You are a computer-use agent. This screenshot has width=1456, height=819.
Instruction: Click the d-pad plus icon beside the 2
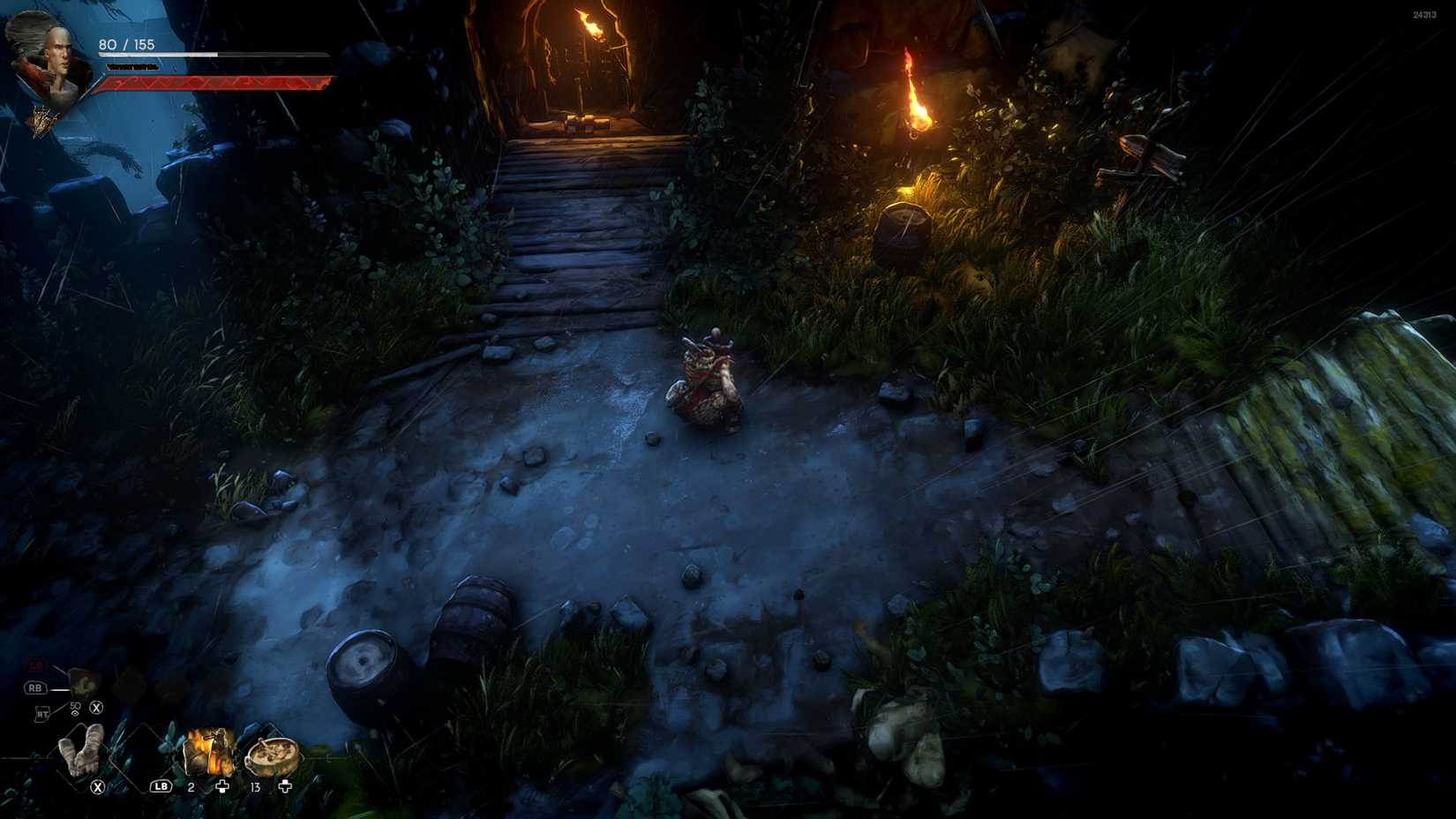coord(222,787)
